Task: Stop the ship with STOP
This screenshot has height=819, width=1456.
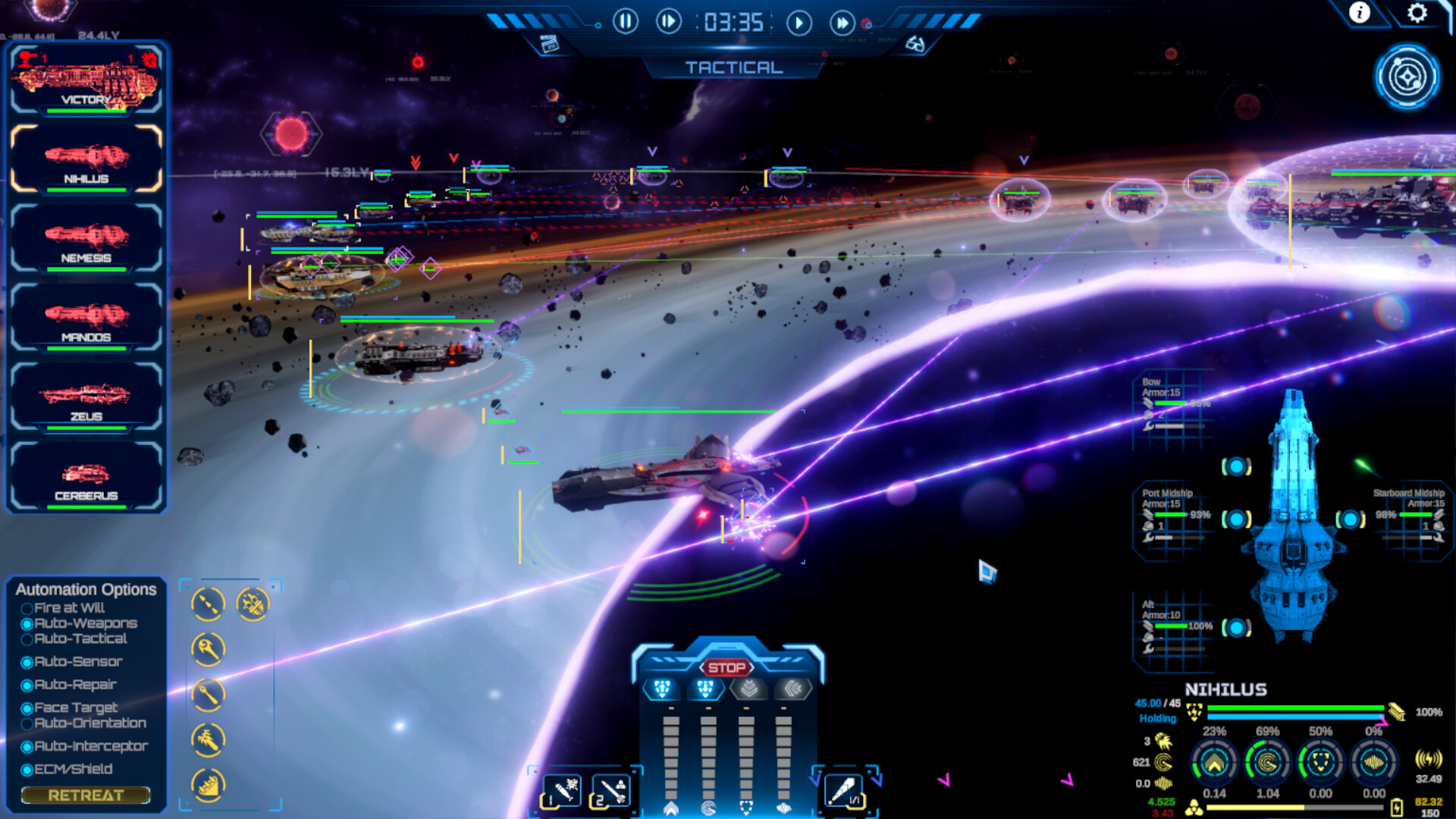Action: click(x=726, y=667)
